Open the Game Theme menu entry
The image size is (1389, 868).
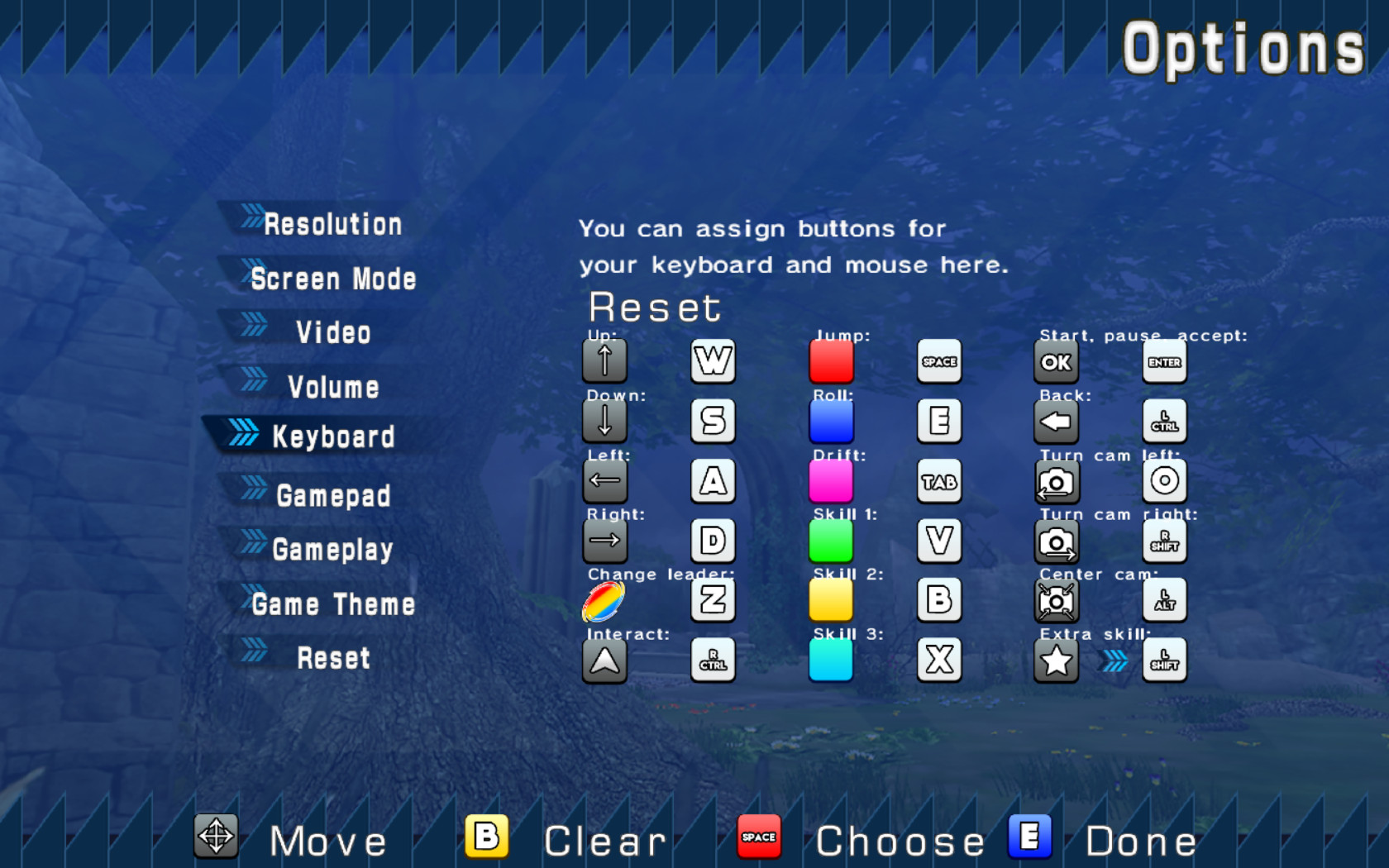point(334,604)
